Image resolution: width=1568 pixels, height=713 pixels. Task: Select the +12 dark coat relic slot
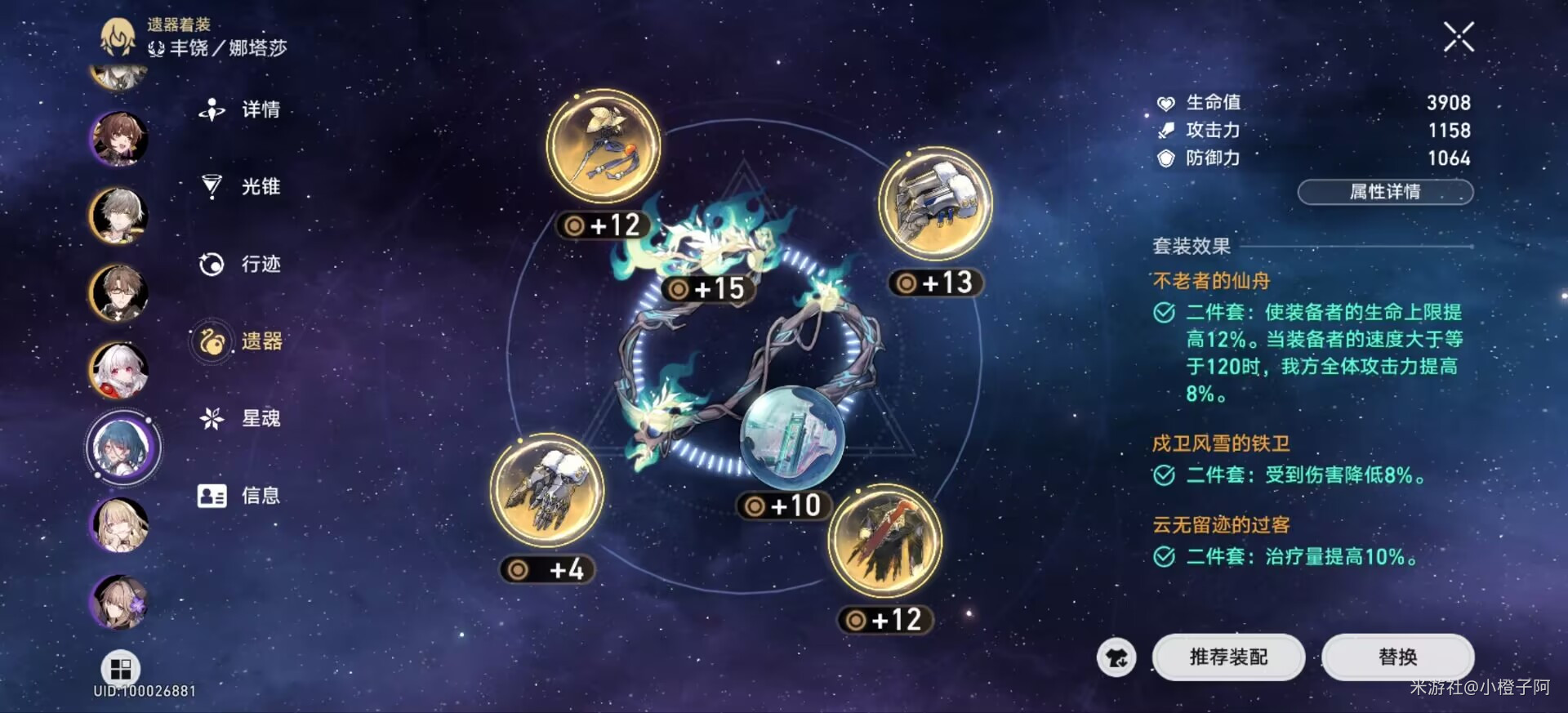click(x=885, y=541)
